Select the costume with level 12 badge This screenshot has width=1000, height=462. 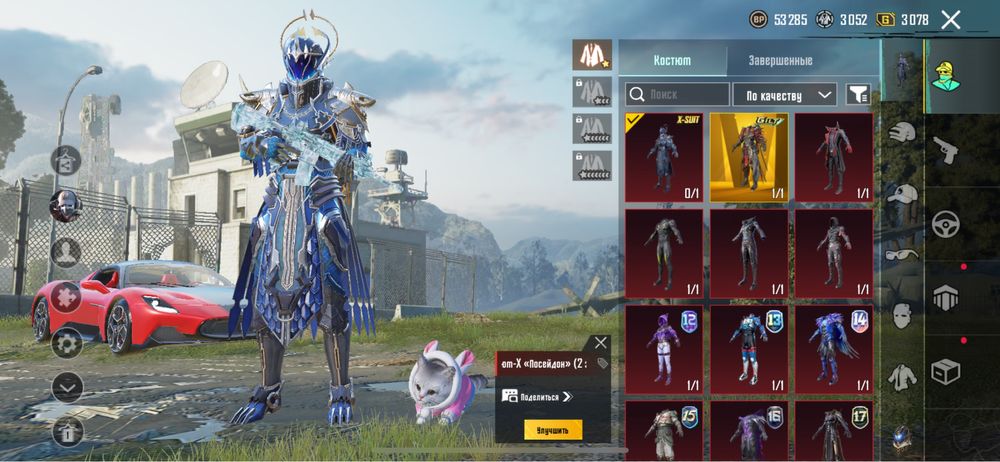(664, 350)
